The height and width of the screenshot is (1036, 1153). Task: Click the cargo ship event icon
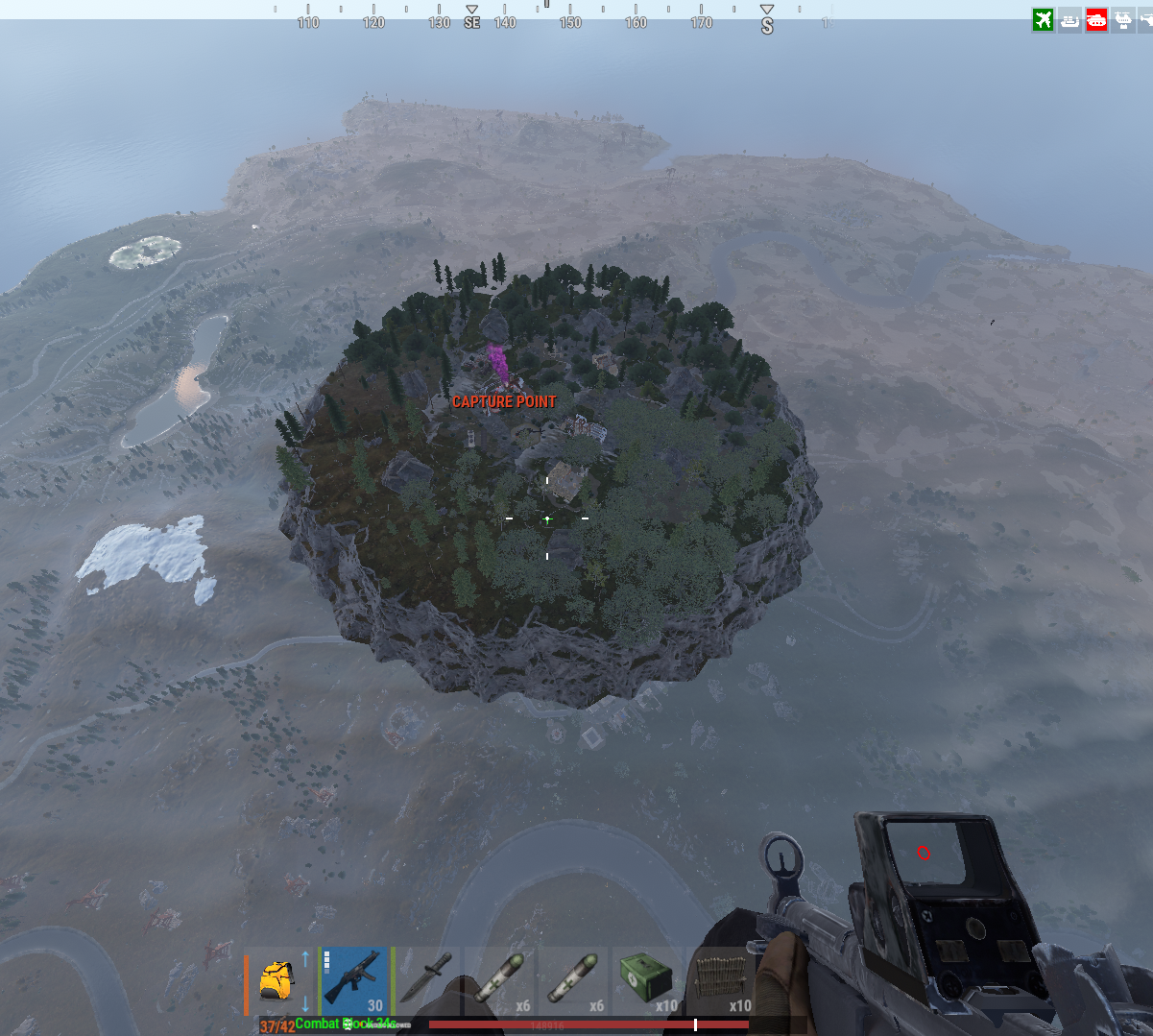click(1070, 19)
